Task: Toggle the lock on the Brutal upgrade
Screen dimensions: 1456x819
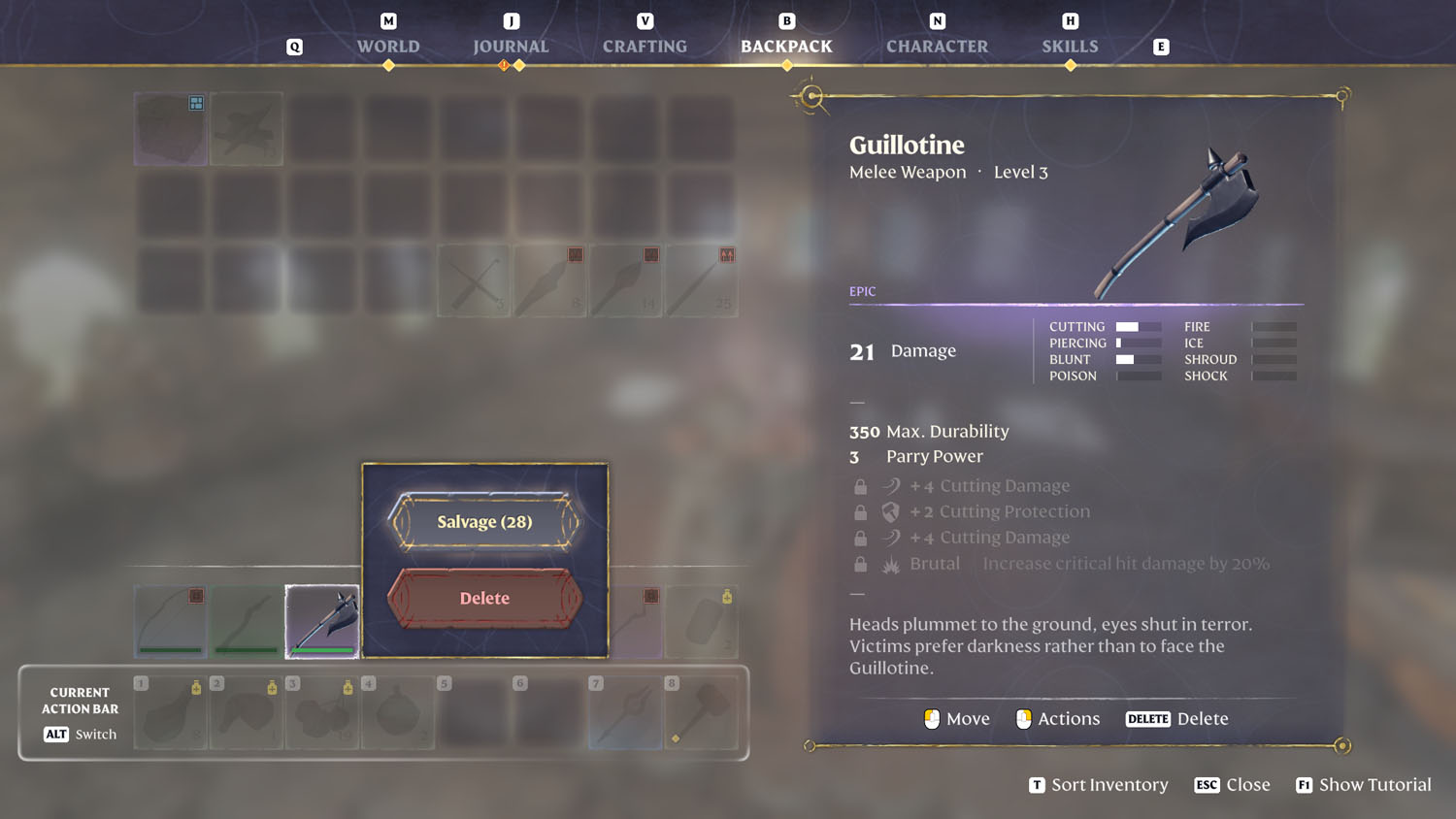Action: [x=860, y=563]
